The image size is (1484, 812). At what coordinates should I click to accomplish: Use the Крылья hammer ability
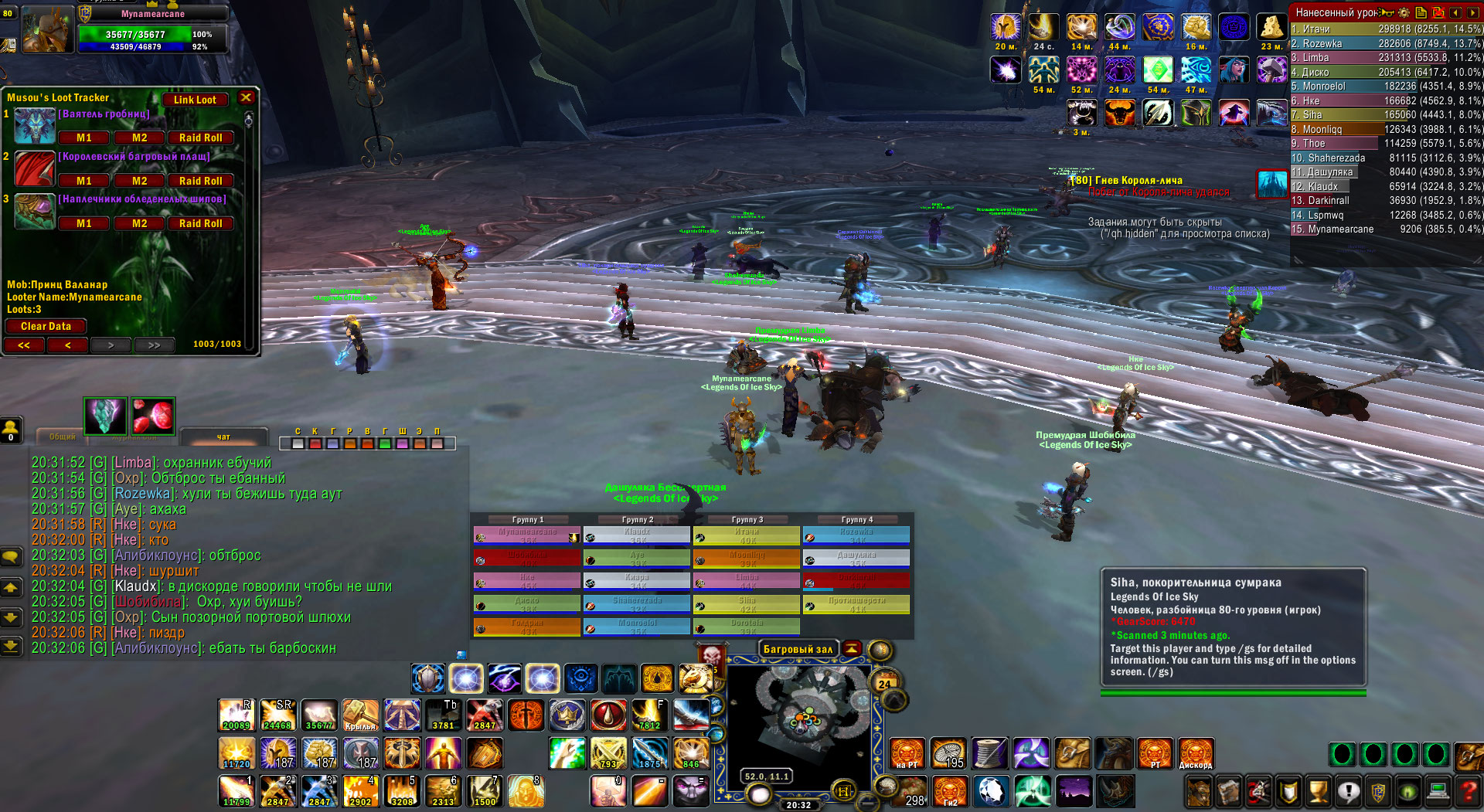point(360,715)
